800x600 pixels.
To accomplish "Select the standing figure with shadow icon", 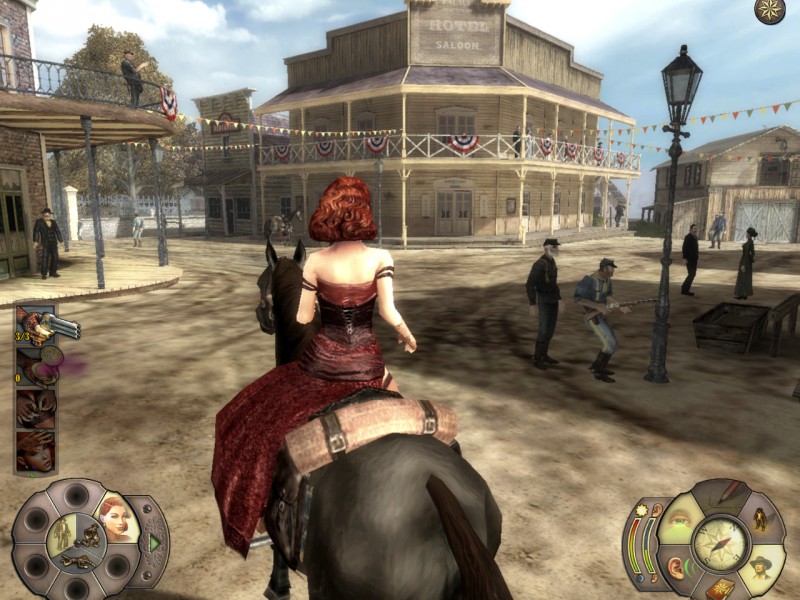I will click(763, 519).
